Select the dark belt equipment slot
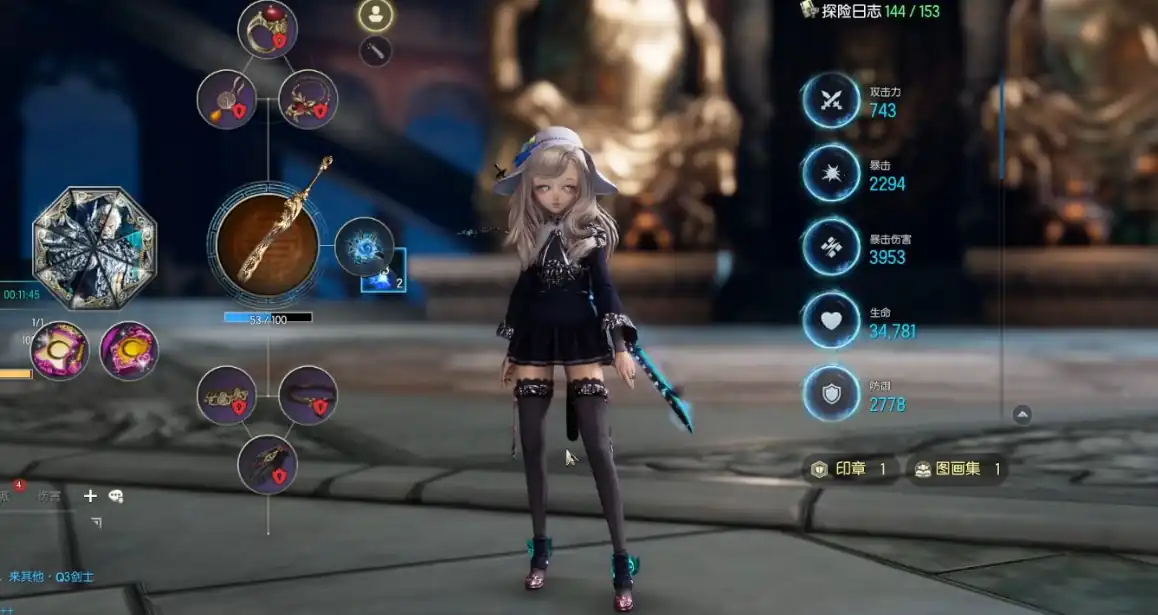The image size is (1158, 615). pos(308,395)
